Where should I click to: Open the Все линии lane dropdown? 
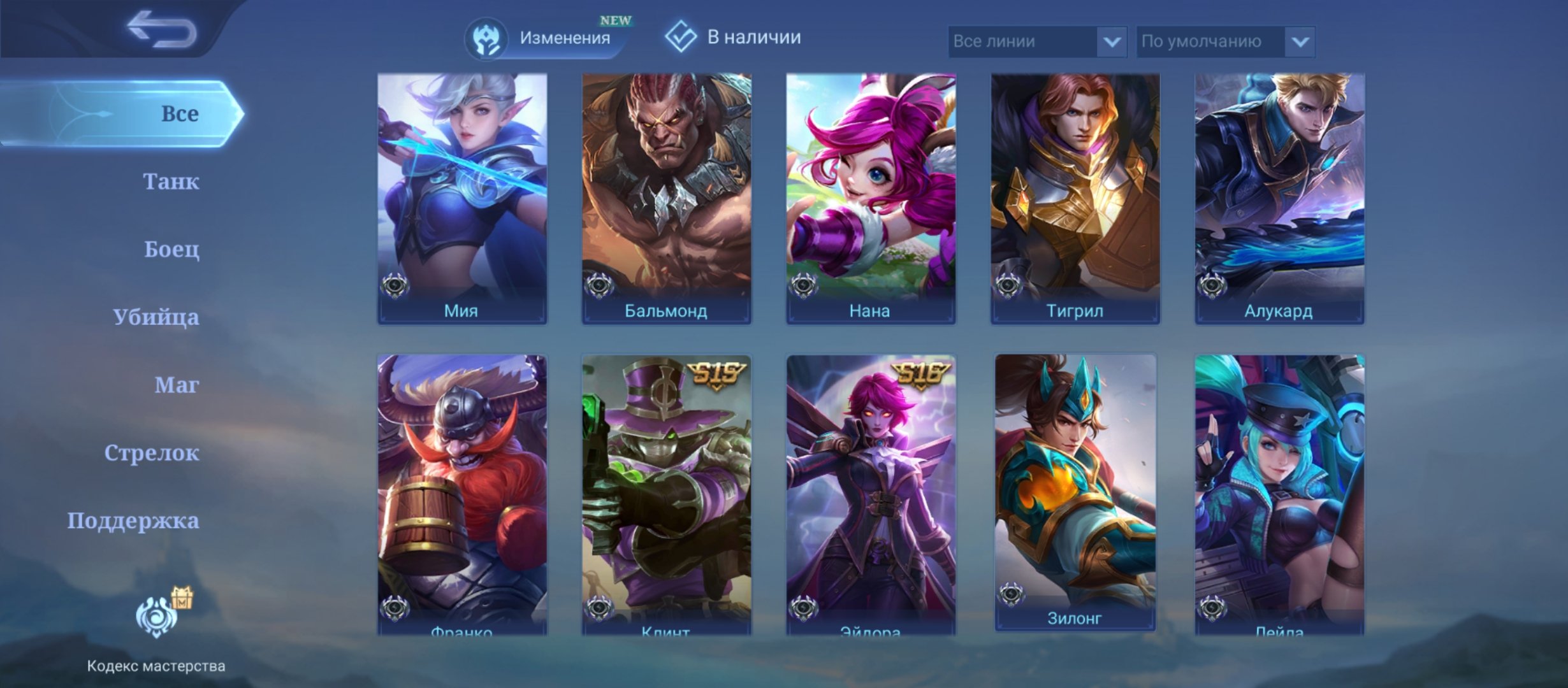point(1036,41)
